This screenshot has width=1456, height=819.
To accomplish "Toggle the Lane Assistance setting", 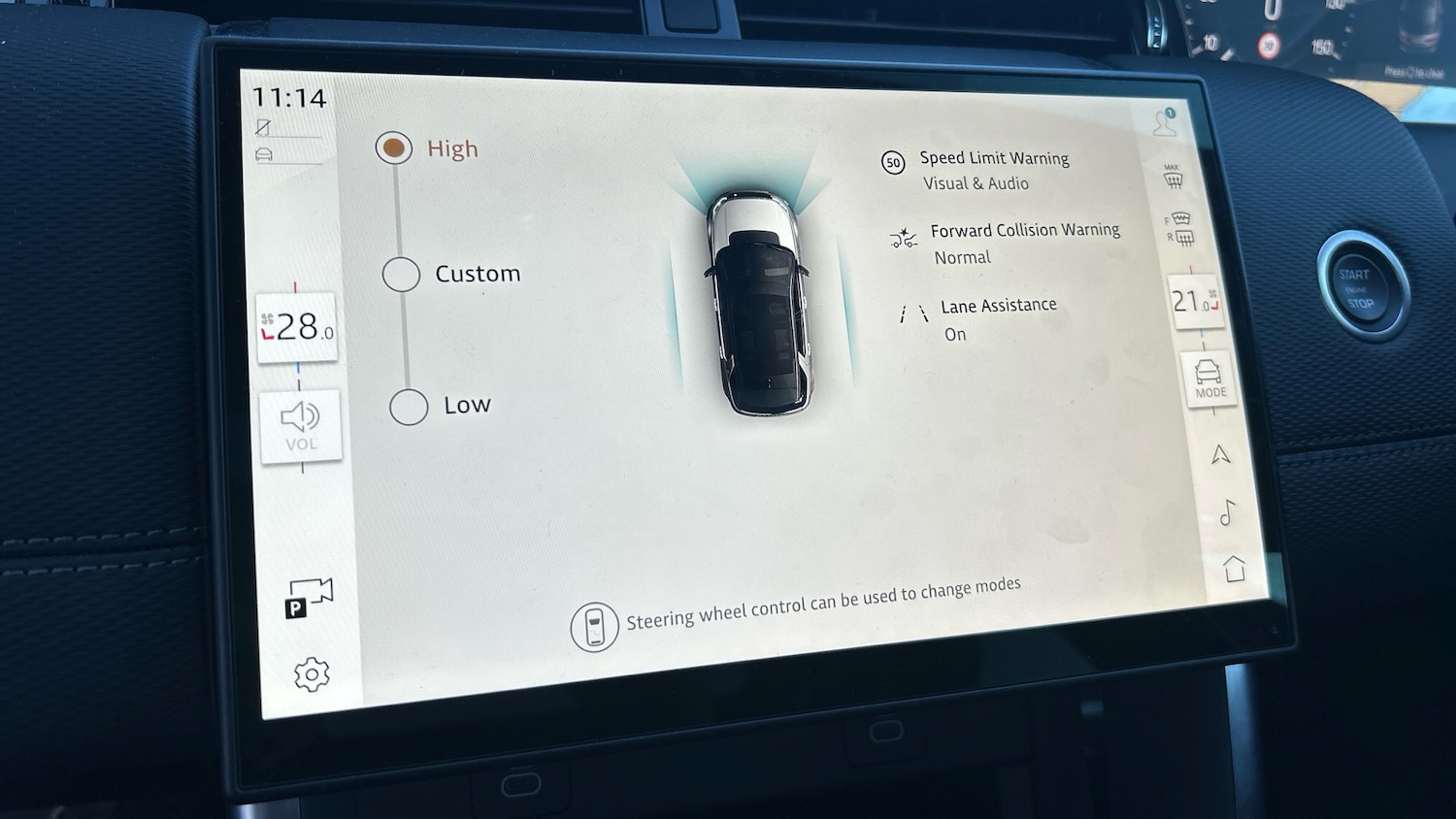I will coord(997,318).
